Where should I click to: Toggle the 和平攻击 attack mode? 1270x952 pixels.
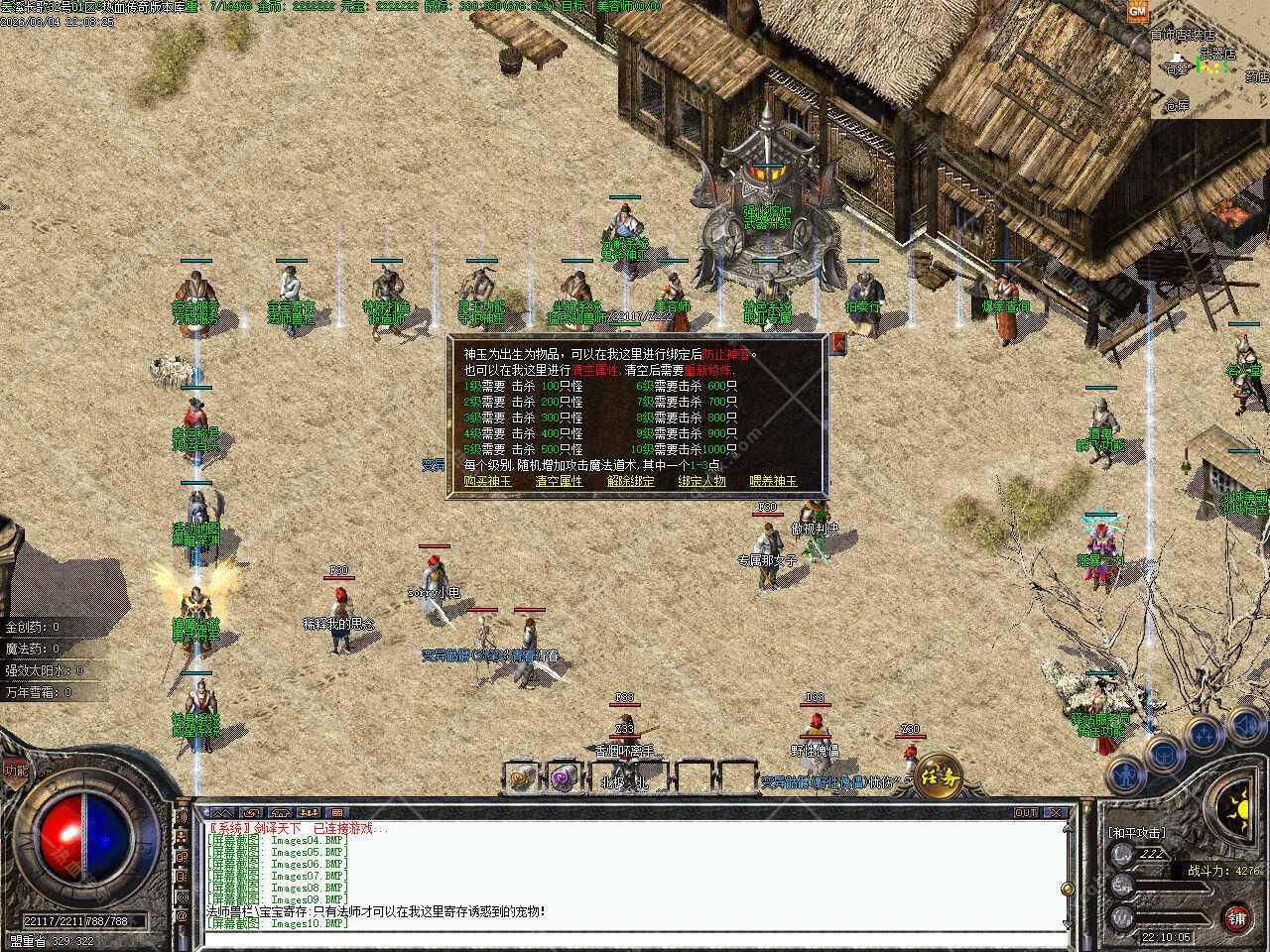(1137, 832)
